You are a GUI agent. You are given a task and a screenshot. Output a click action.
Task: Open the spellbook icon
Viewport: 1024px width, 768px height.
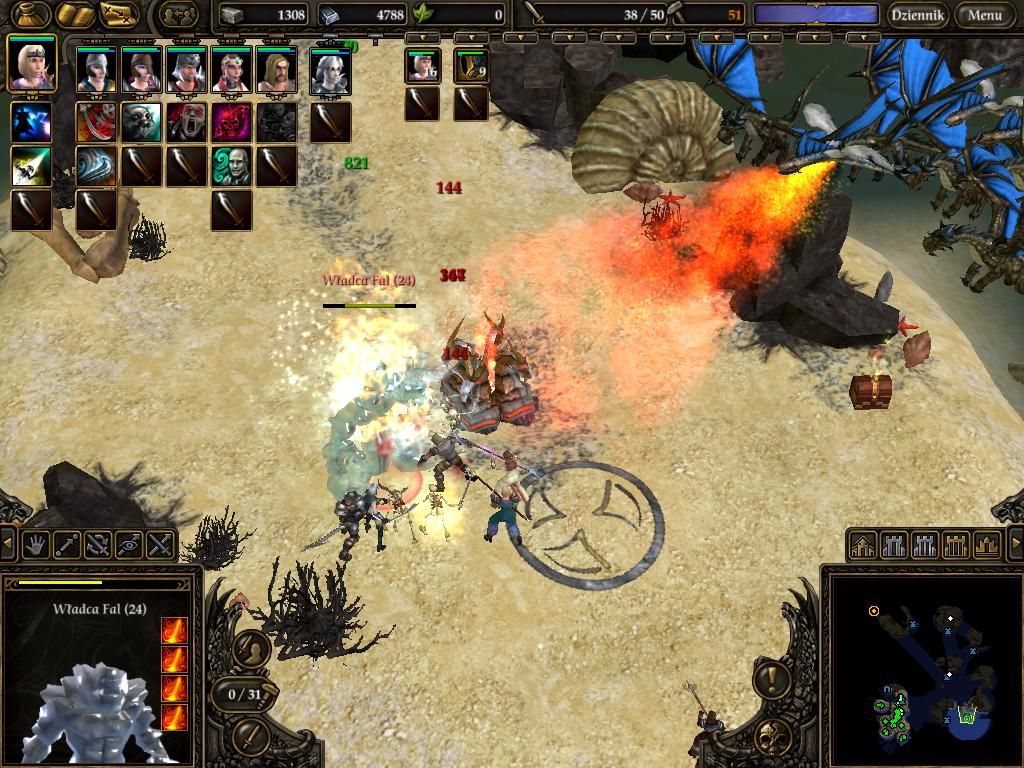pos(74,15)
